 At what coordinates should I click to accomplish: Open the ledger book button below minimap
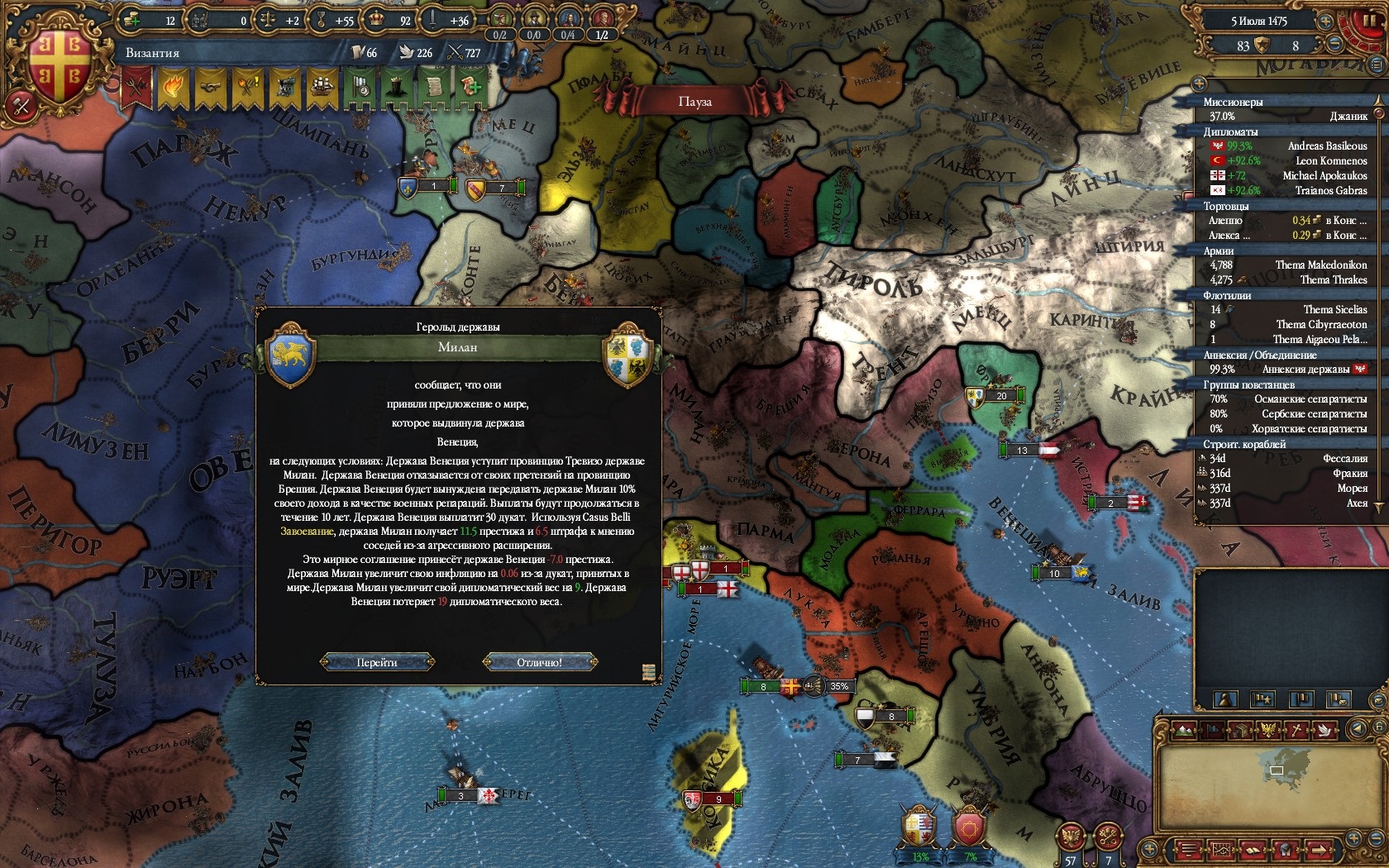pyautogui.click(x=1254, y=850)
